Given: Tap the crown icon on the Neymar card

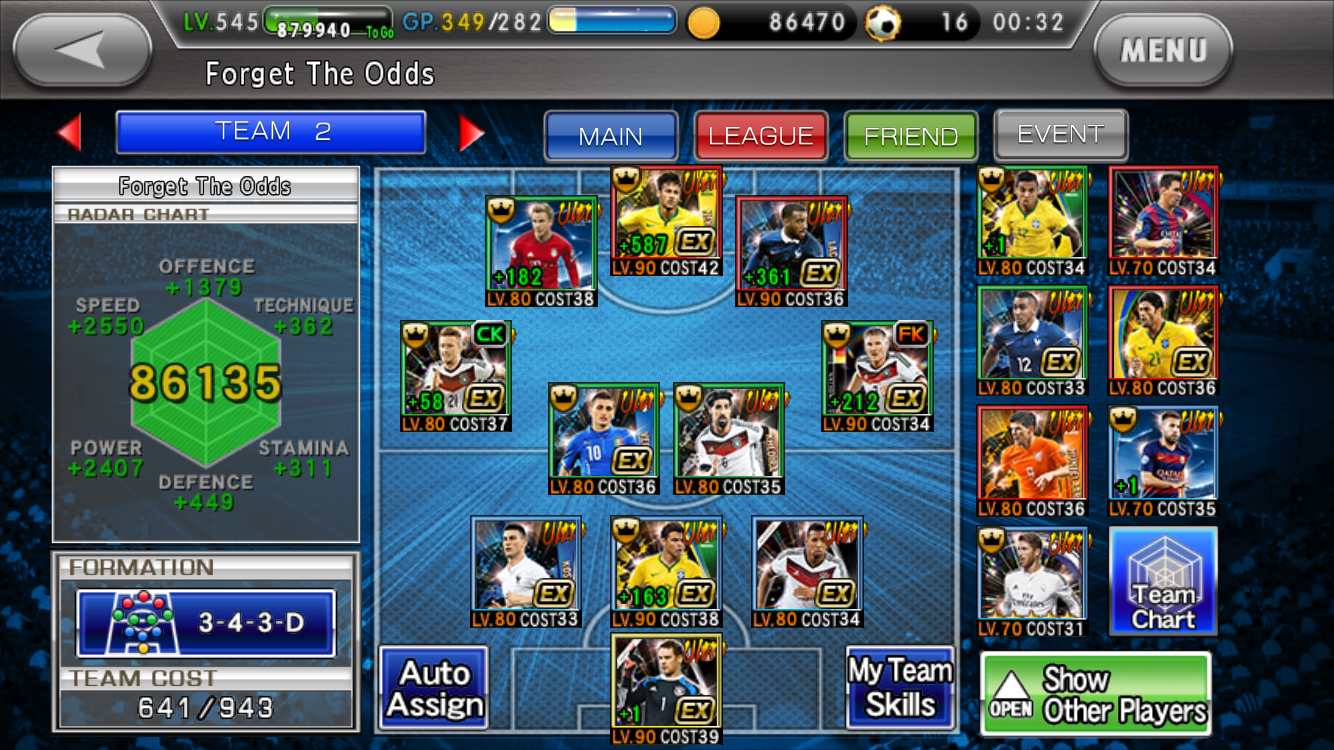Looking at the screenshot, I should [x=625, y=176].
